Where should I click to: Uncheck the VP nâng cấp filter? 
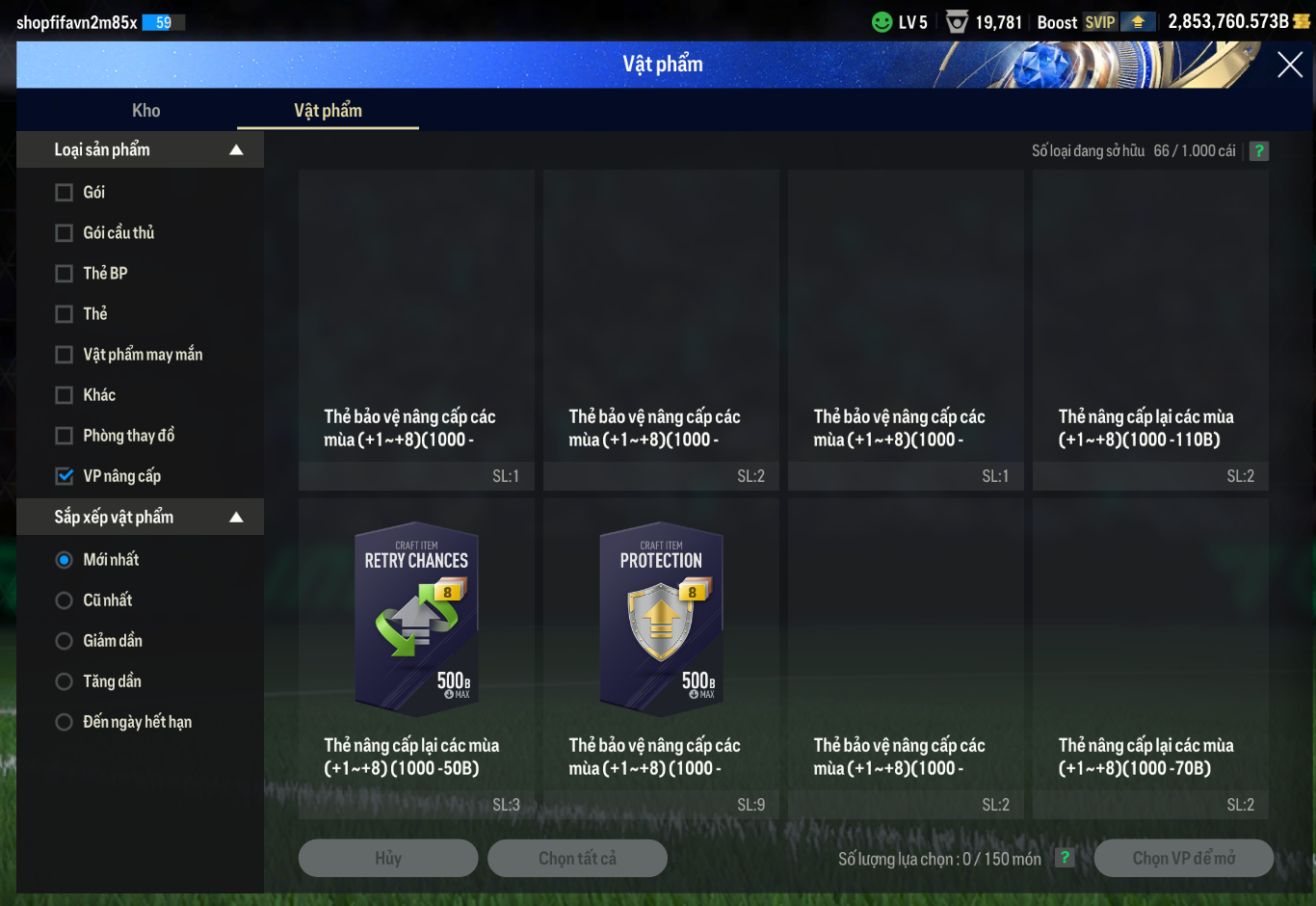click(65, 476)
